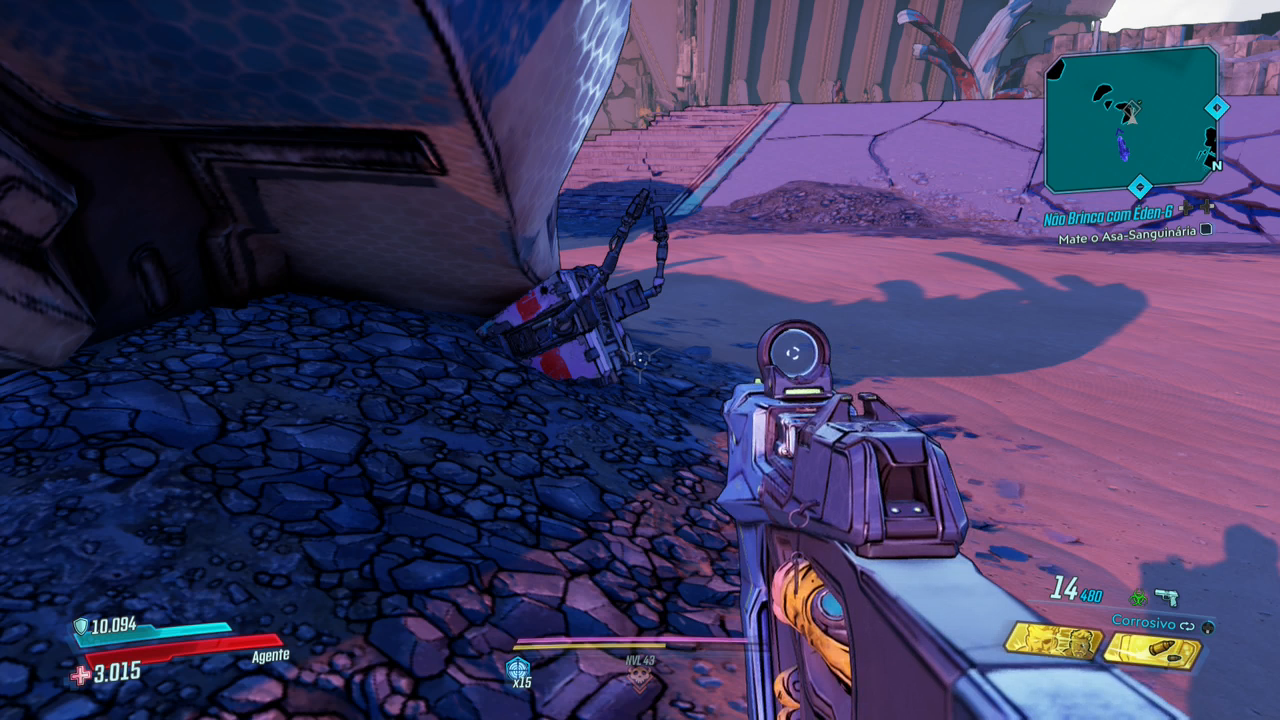Screen dimensions: 1280x720
Task: Select the pistol weapon type icon
Action: tap(1166, 597)
